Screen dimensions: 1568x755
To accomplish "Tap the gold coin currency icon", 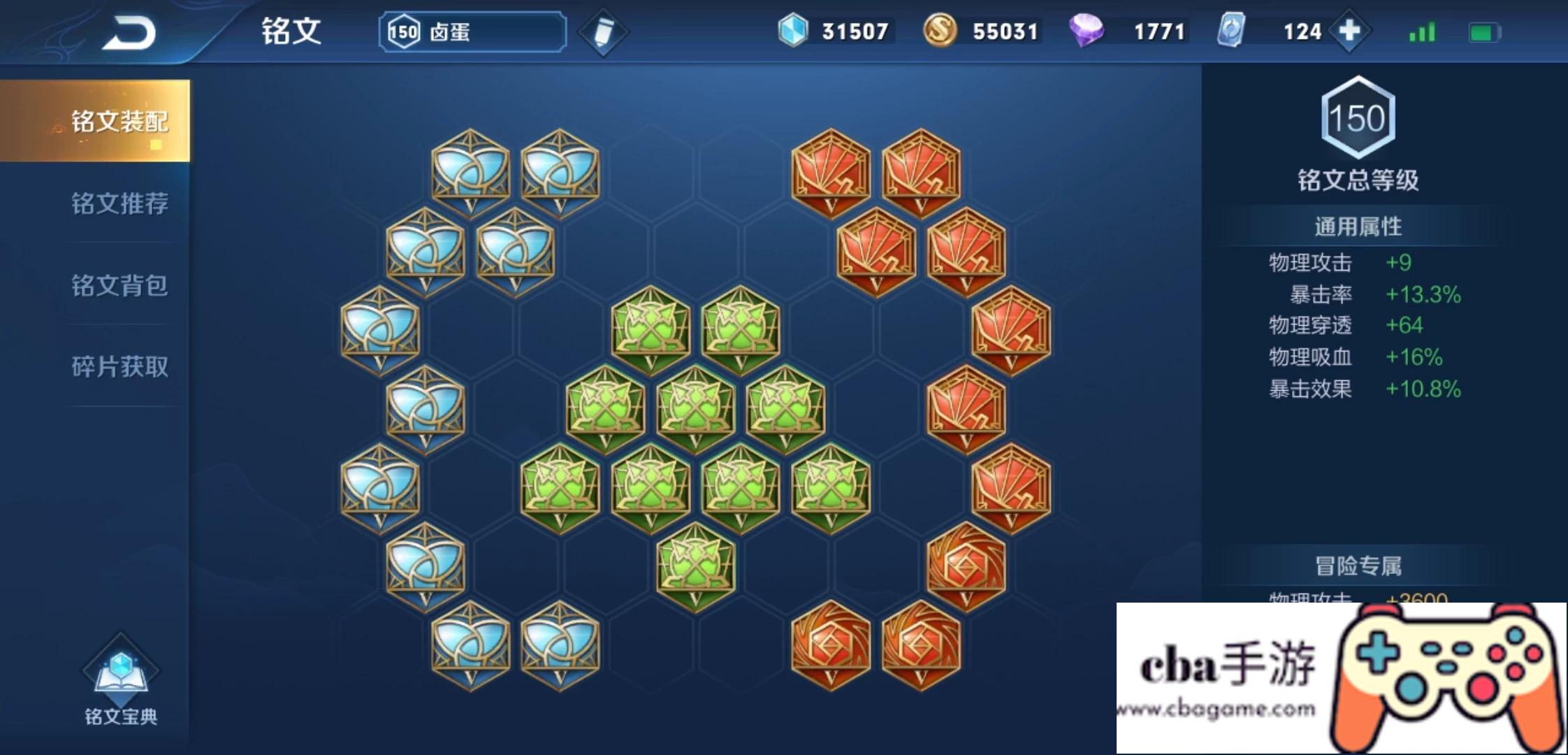I will [x=940, y=31].
